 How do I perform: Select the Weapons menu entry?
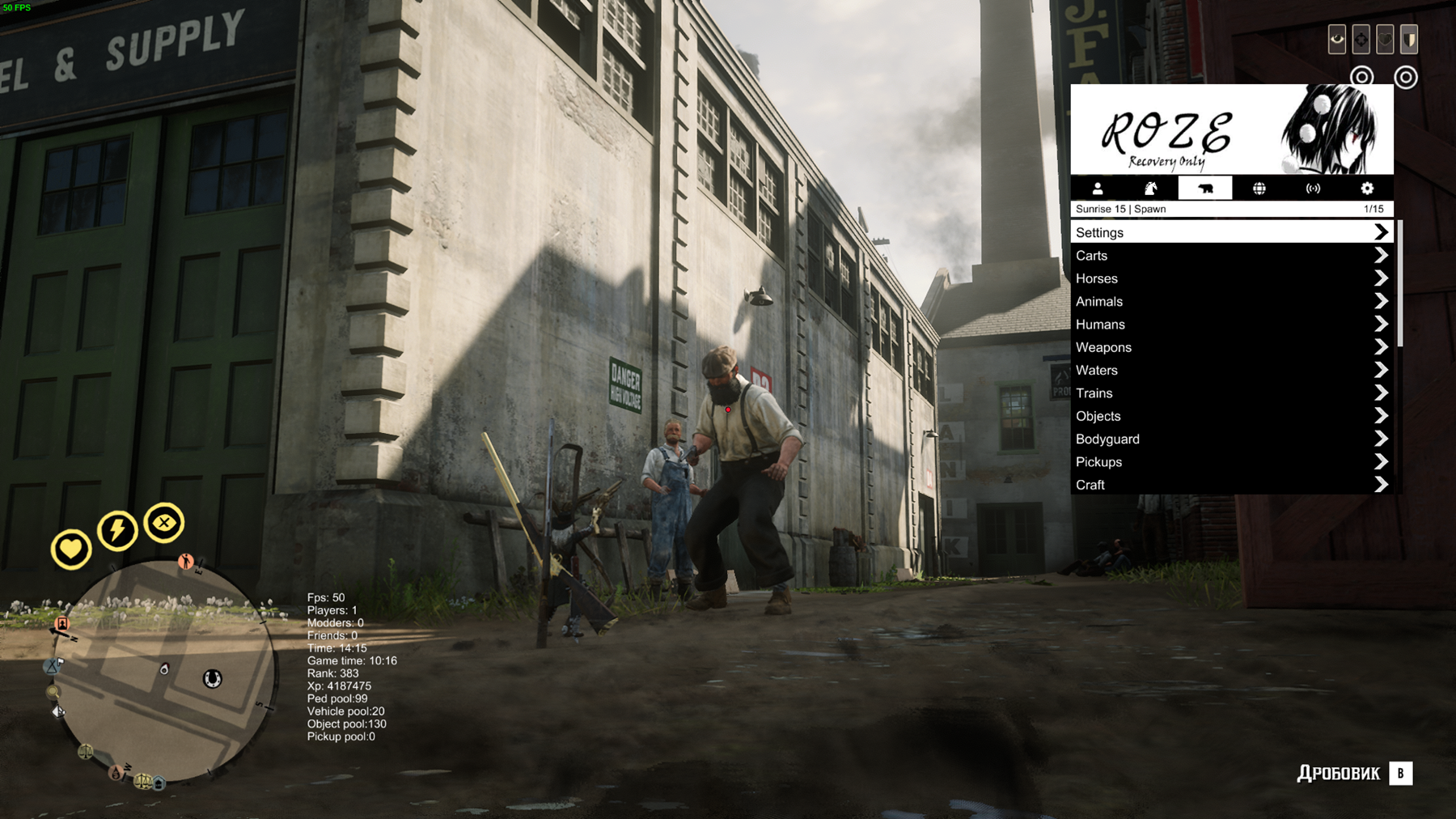[1231, 347]
